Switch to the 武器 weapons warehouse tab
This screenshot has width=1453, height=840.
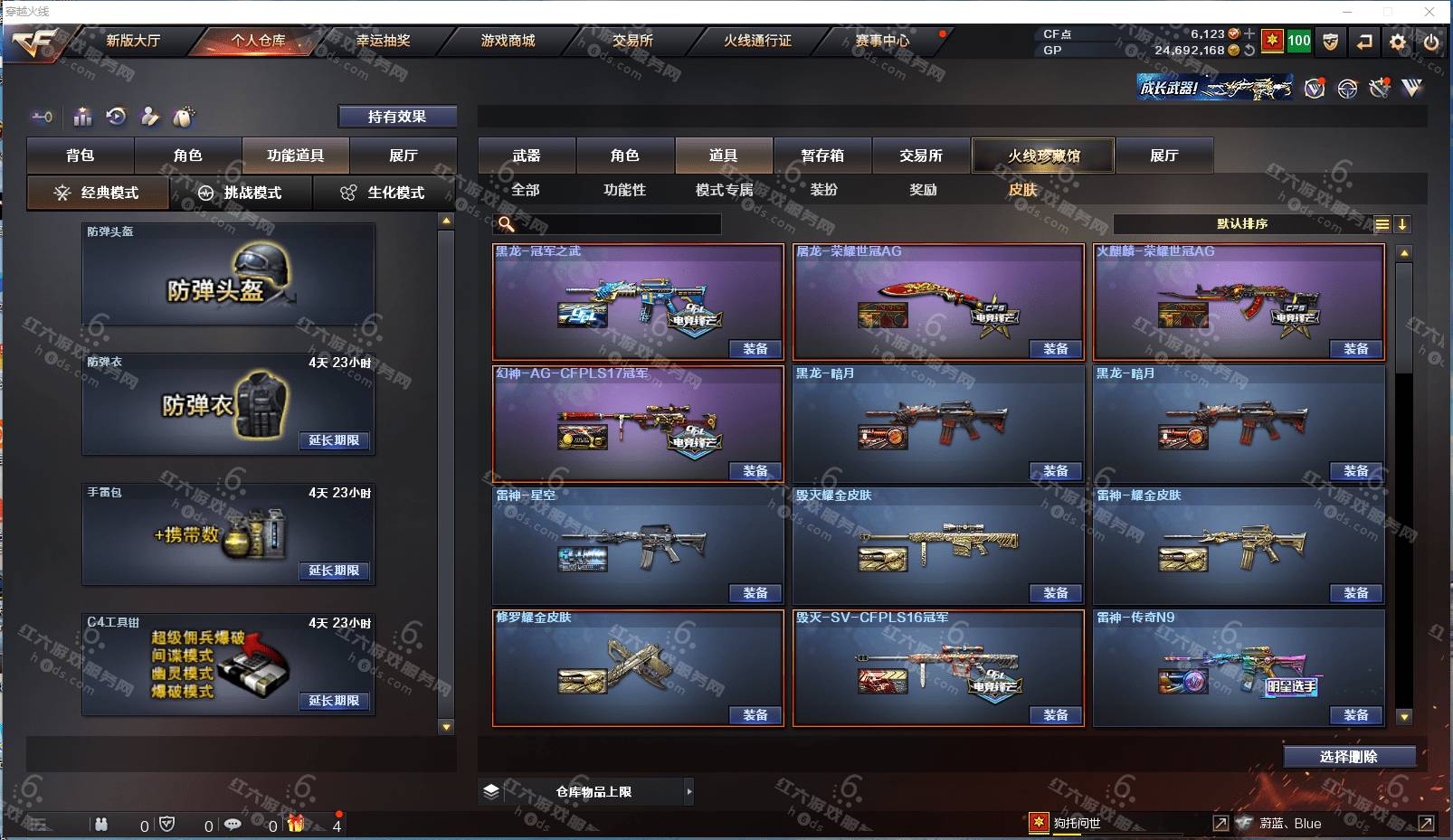tap(527, 156)
